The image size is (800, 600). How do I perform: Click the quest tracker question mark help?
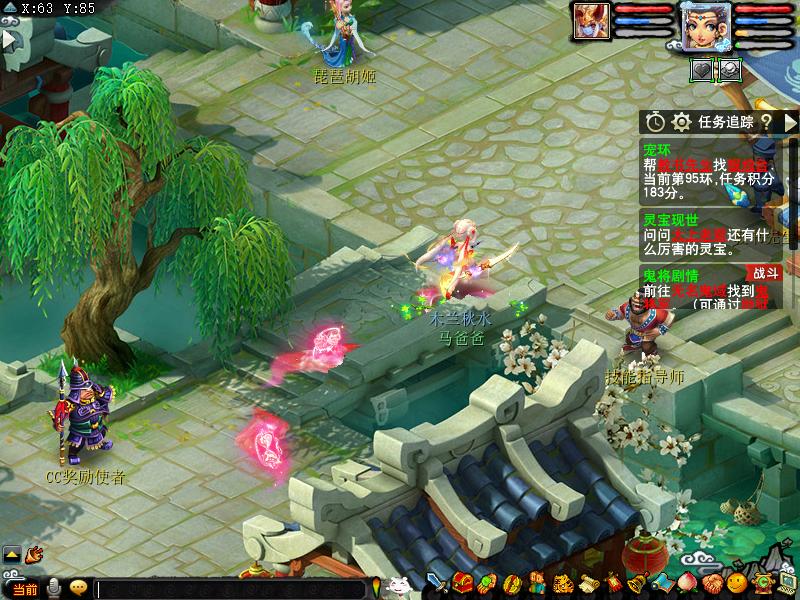pyautogui.click(x=766, y=121)
